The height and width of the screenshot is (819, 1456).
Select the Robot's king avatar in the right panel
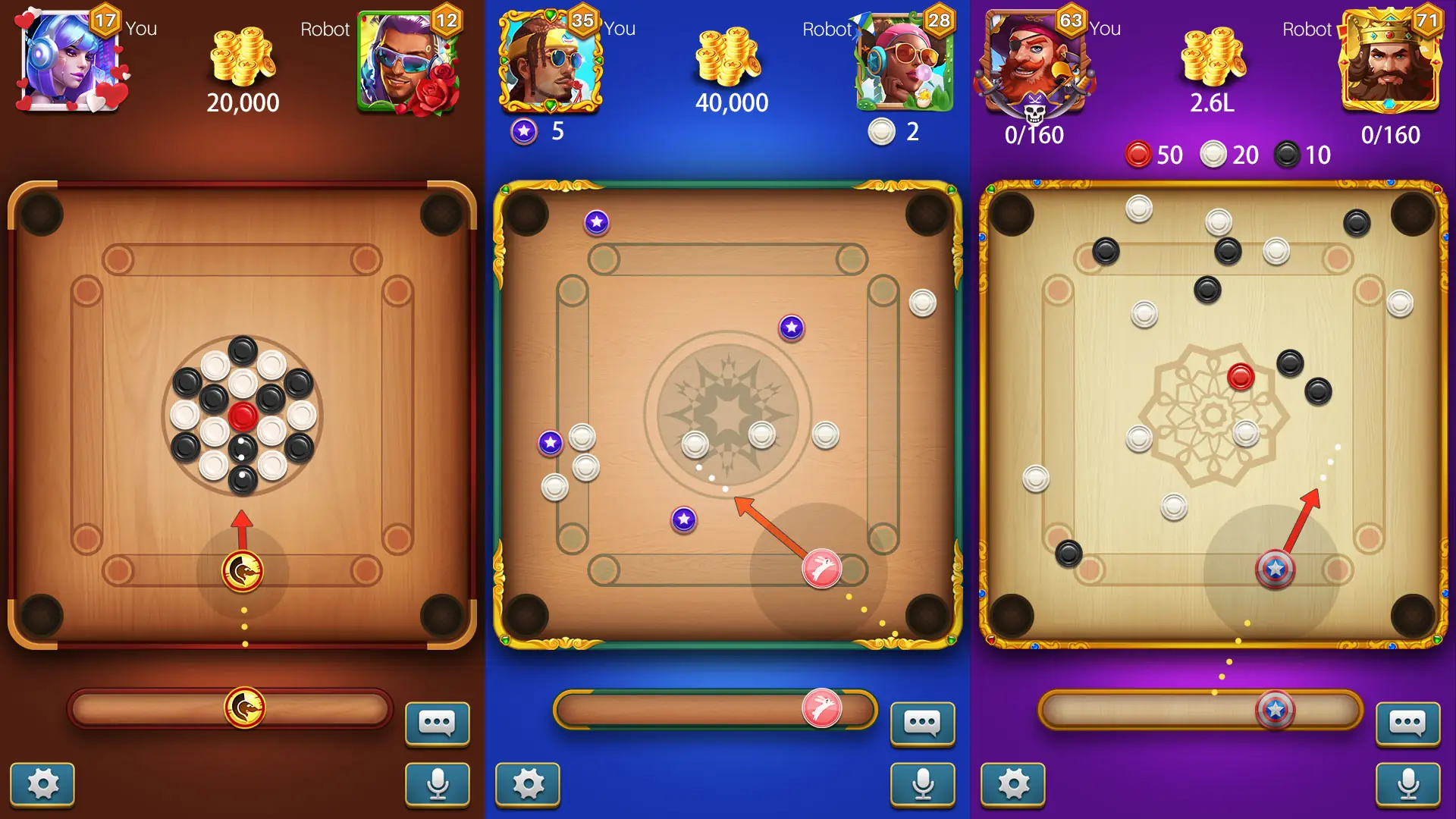point(1390,62)
